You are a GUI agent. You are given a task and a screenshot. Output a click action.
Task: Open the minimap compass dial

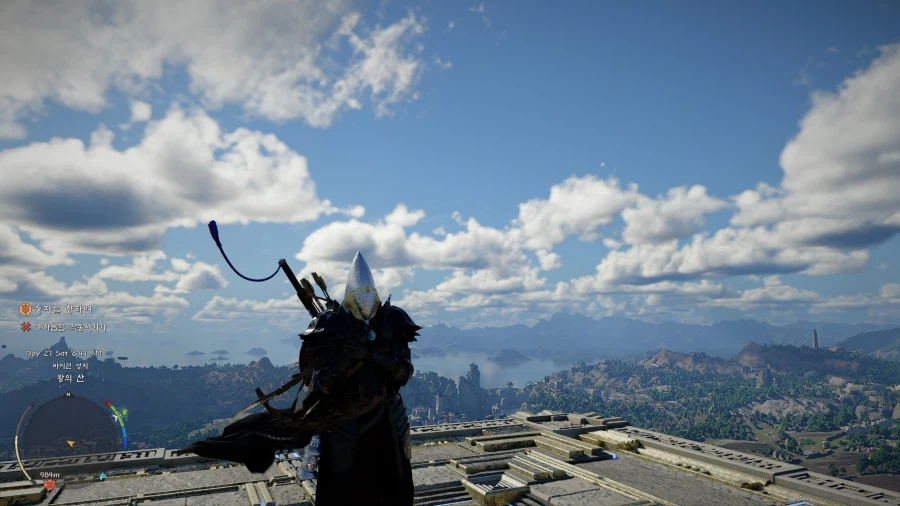70,430
